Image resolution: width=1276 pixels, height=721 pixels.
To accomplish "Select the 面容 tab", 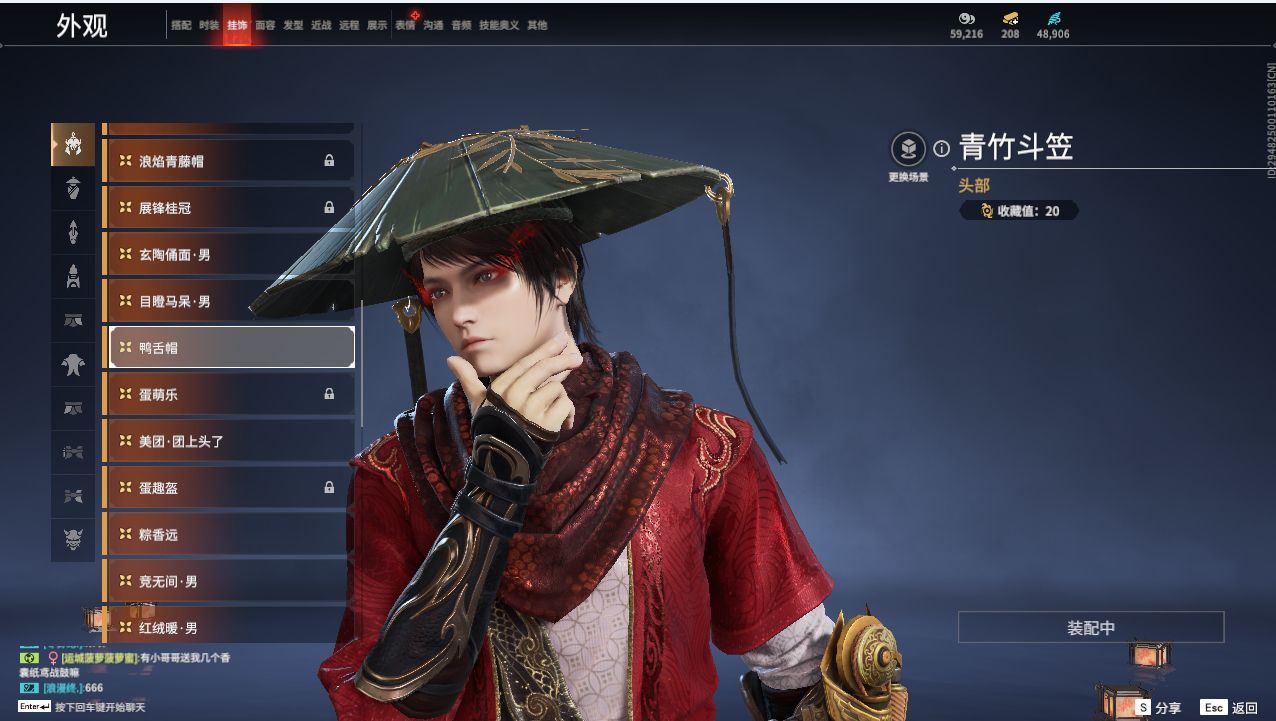I will [265, 25].
